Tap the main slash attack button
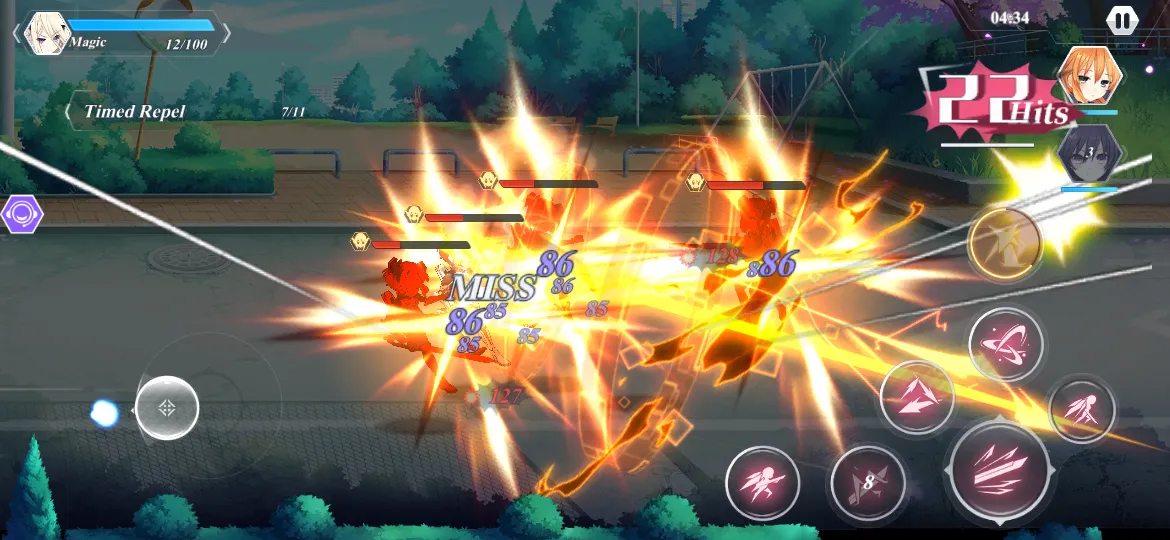This screenshot has height=540, width=1170. tap(999, 466)
